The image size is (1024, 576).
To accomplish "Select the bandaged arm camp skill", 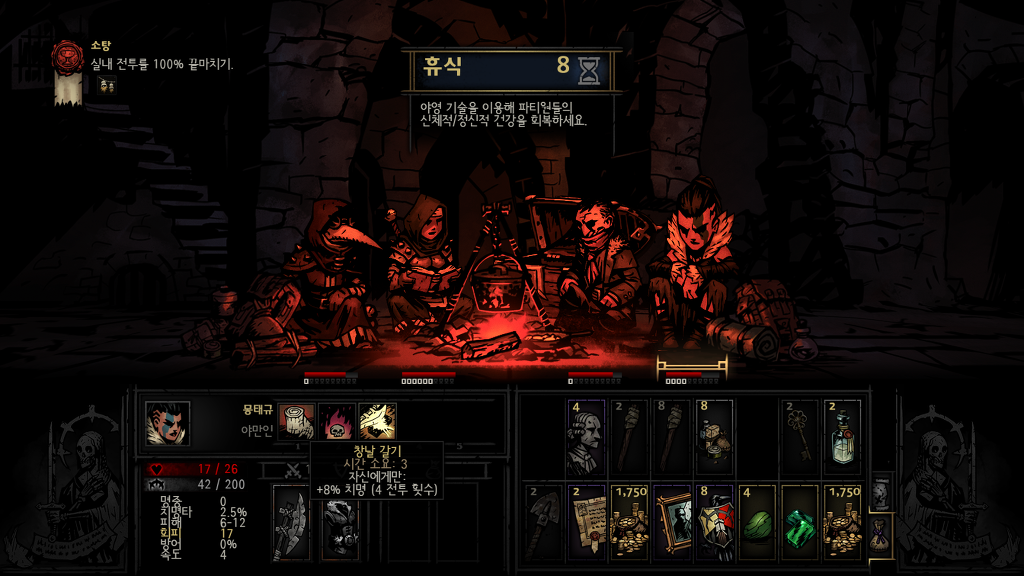I will tap(296, 421).
